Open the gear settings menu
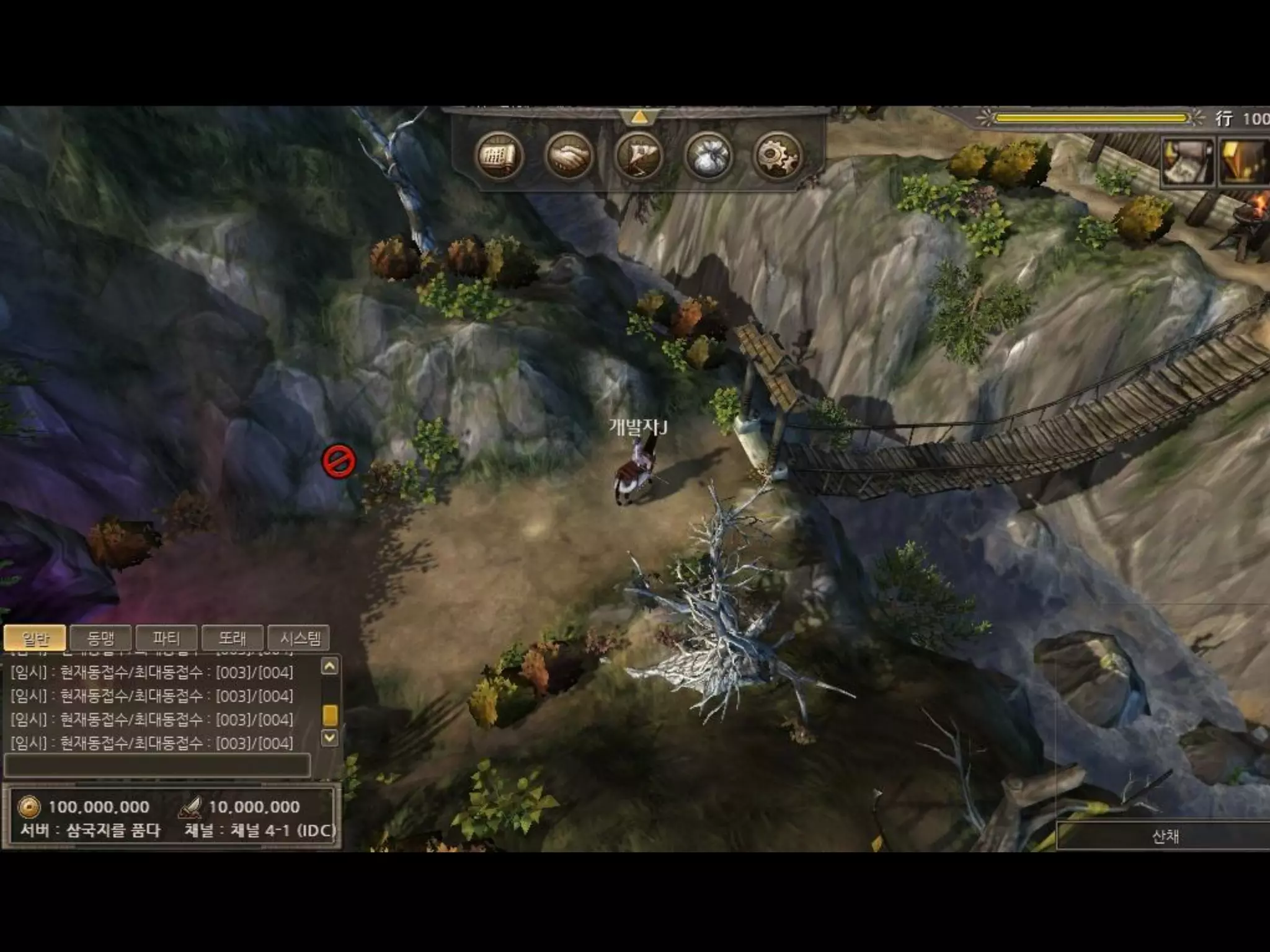Viewport: 1270px width, 952px height. (x=777, y=156)
